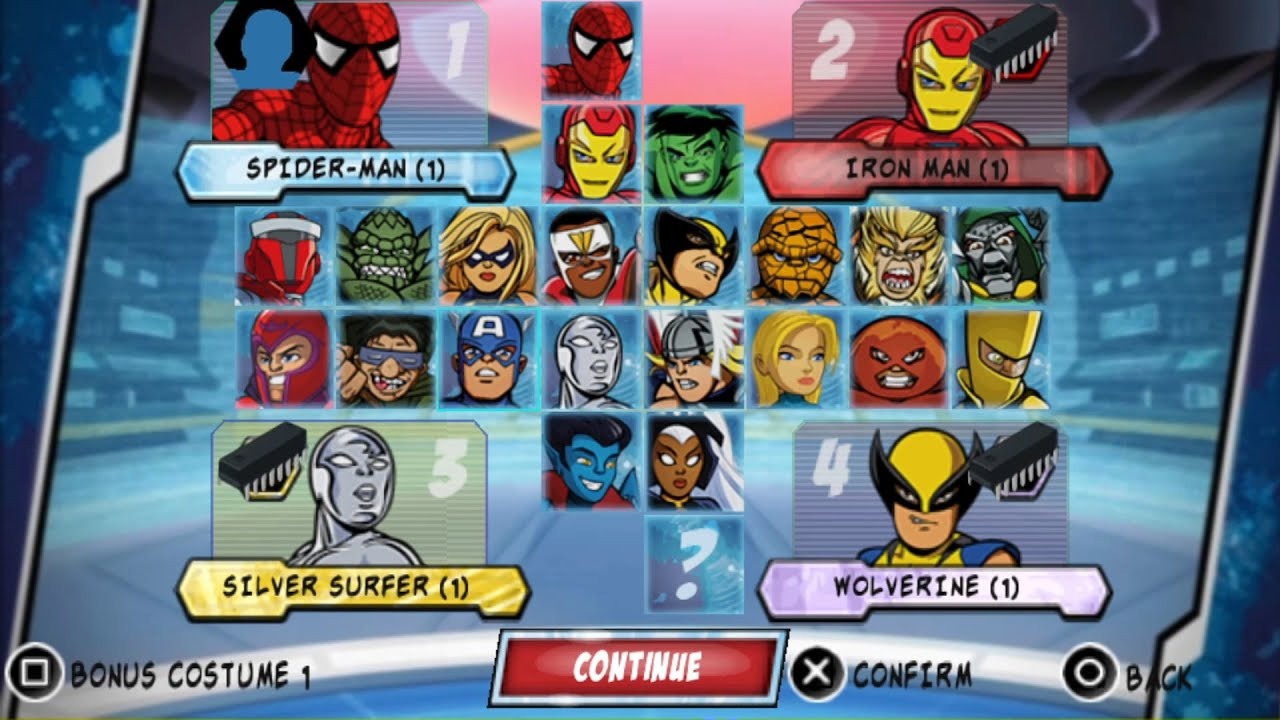1280x720 pixels.
Task: Choose the green Abomination portrait
Action: (x=386, y=256)
